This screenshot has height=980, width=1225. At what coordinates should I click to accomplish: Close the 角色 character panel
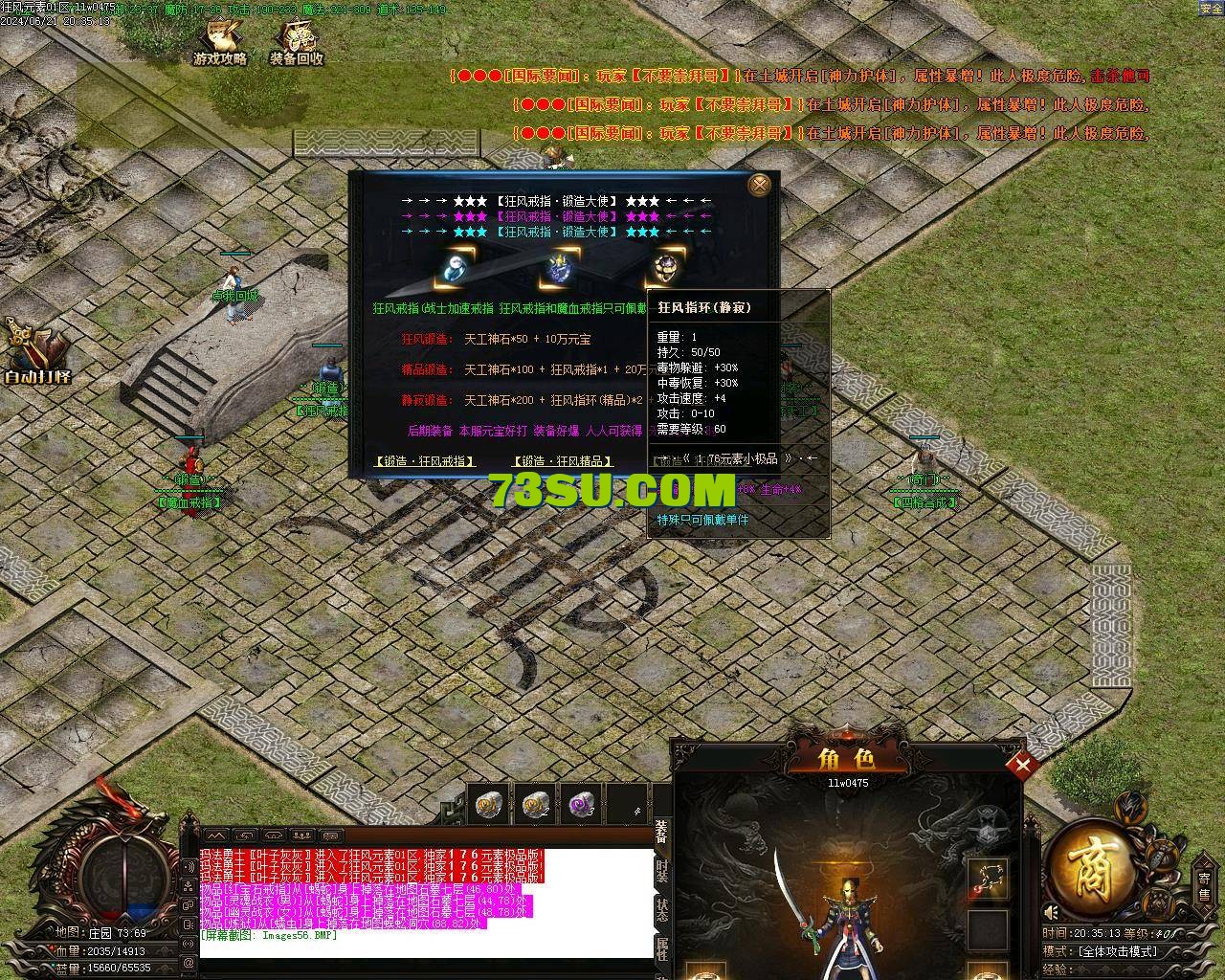click(x=1023, y=764)
